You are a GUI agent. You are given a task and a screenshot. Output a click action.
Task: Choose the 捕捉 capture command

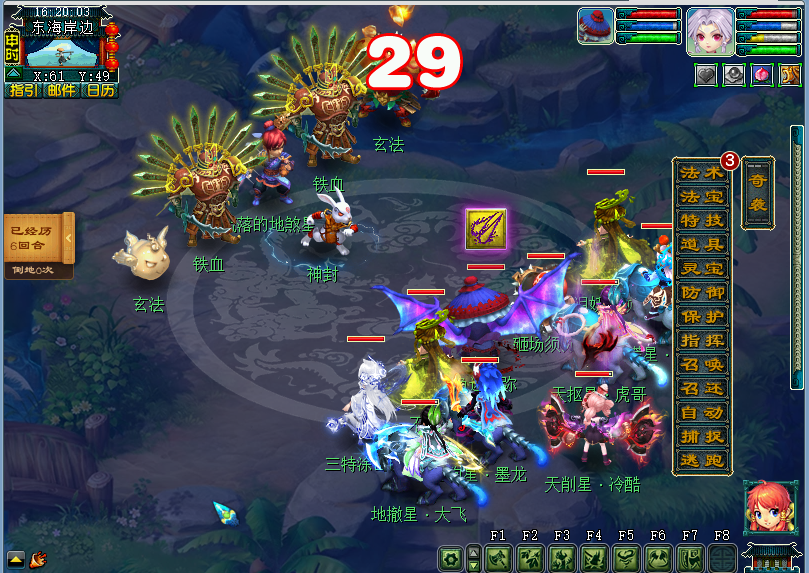(701, 436)
